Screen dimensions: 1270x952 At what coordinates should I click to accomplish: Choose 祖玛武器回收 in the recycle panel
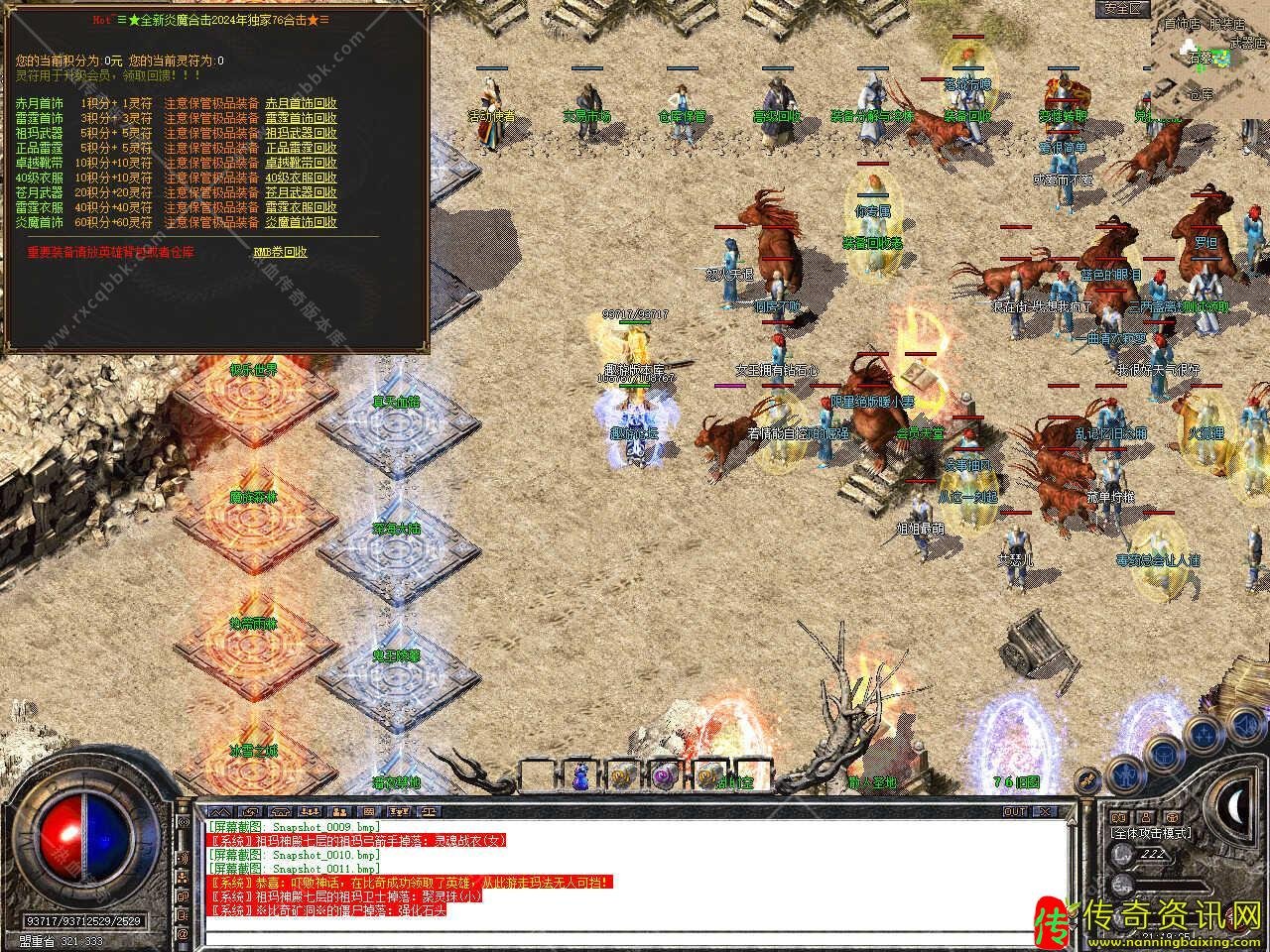pyautogui.click(x=301, y=133)
